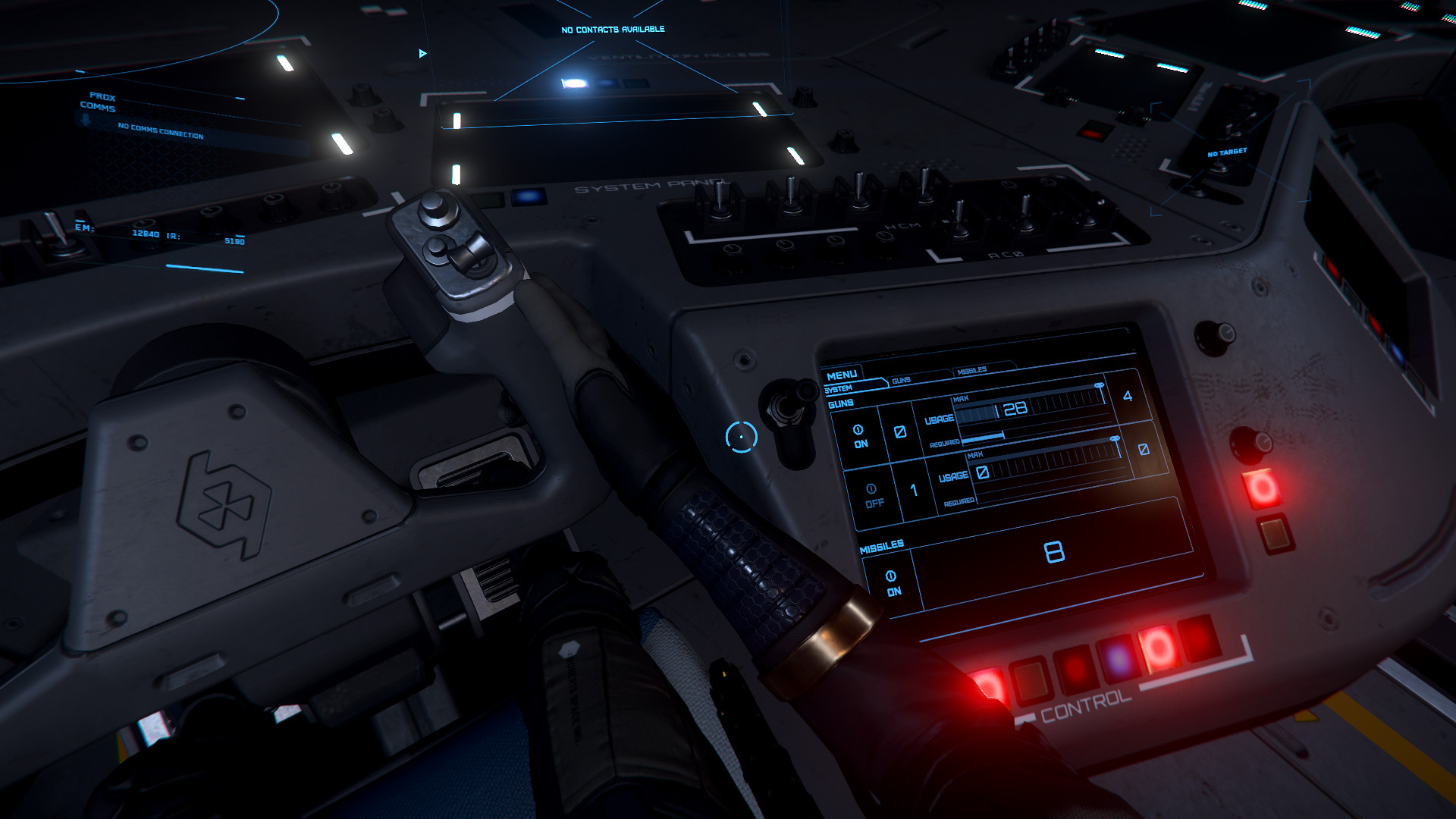Adjust the first guns usage slider showing 28

click(1031, 407)
